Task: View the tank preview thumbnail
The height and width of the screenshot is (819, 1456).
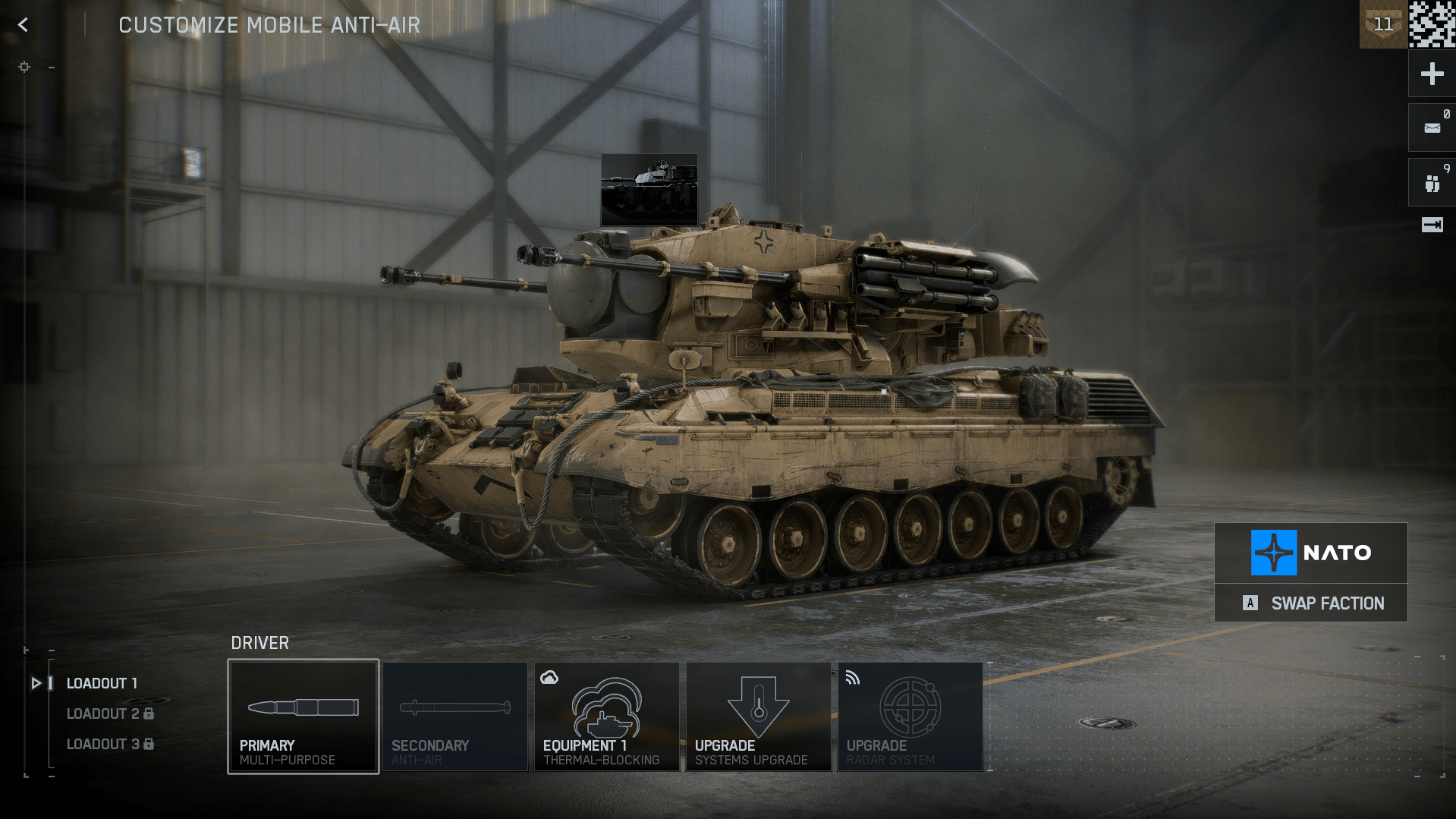Action: click(x=649, y=190)
